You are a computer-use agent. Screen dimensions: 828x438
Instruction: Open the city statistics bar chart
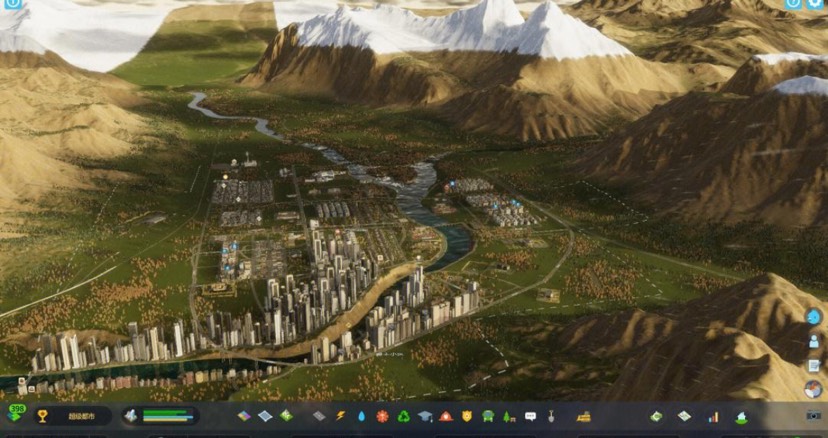713,416
